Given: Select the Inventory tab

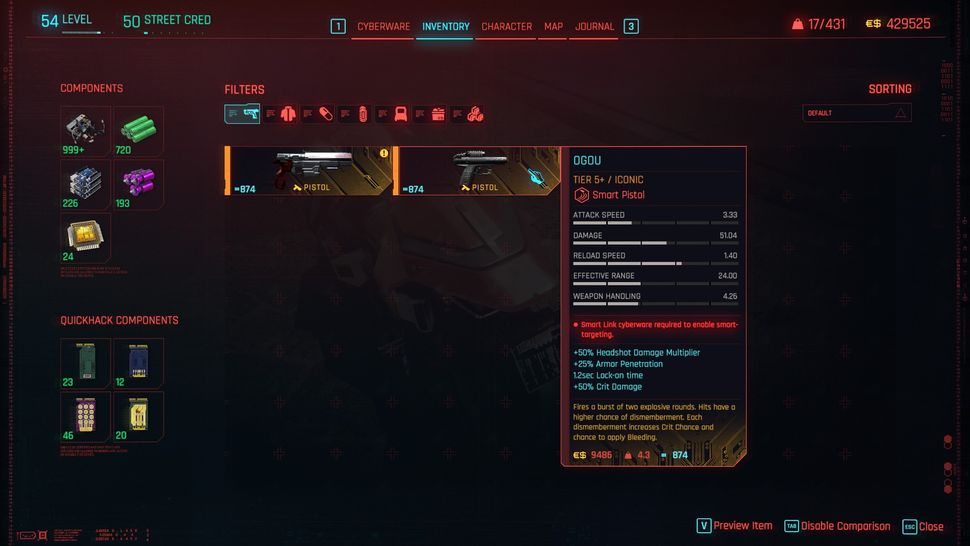Looking at the screenshot, I should [445, 26].
